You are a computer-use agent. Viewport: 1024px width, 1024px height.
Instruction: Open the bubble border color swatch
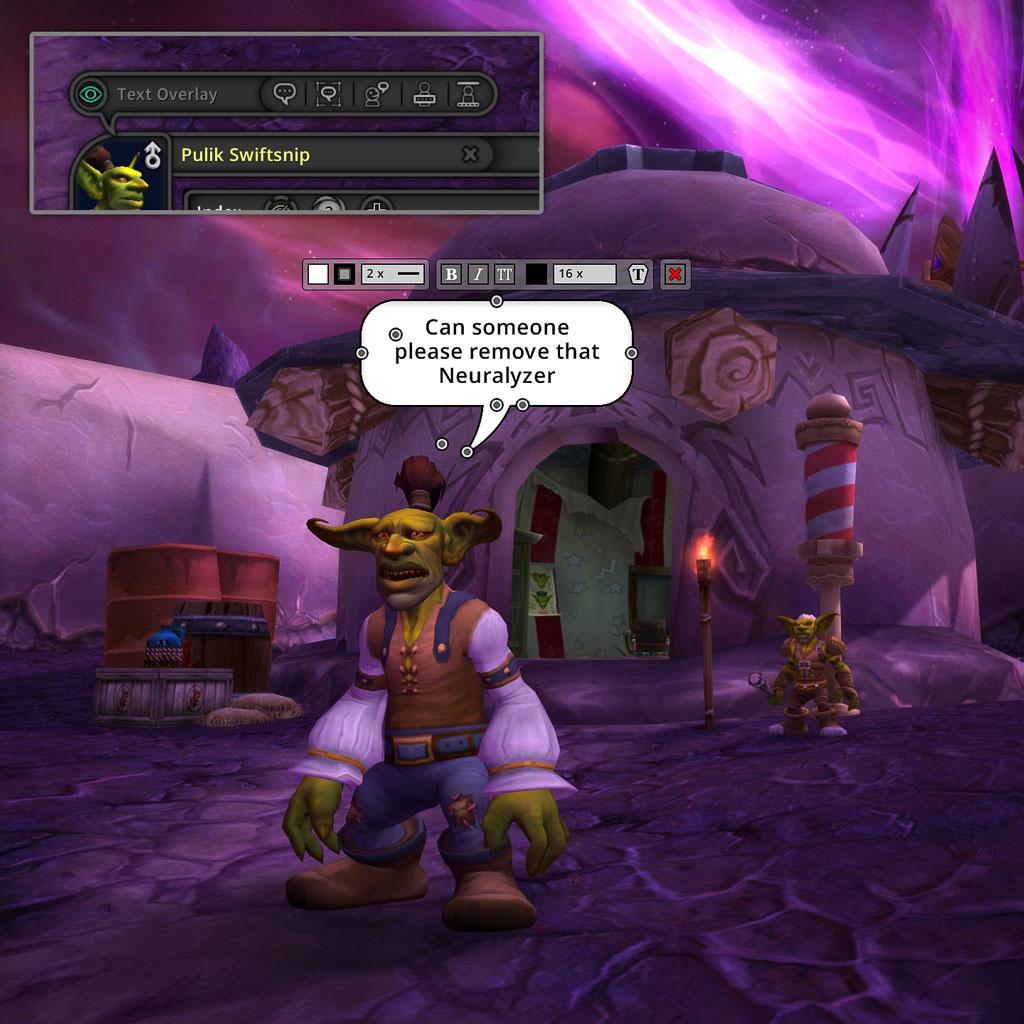tap(344, 274)
